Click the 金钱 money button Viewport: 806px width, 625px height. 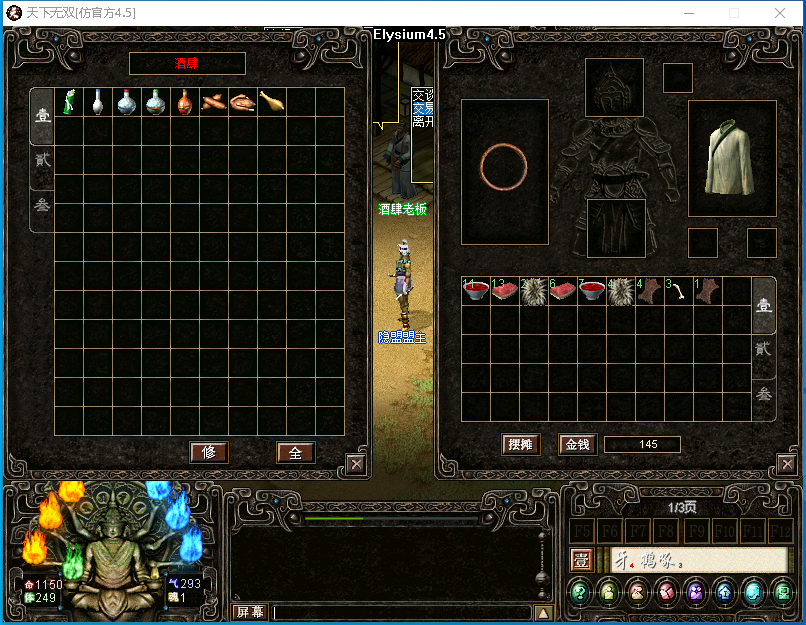[577, 444]
